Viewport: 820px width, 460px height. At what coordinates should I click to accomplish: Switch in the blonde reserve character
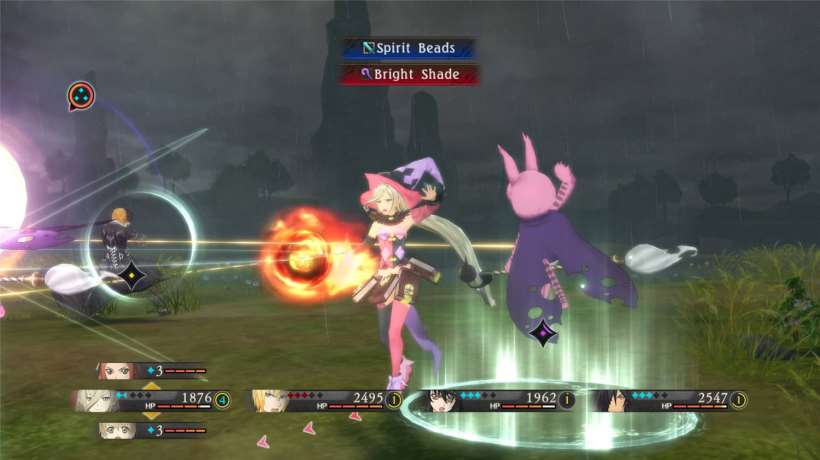(x=150, y=431)
